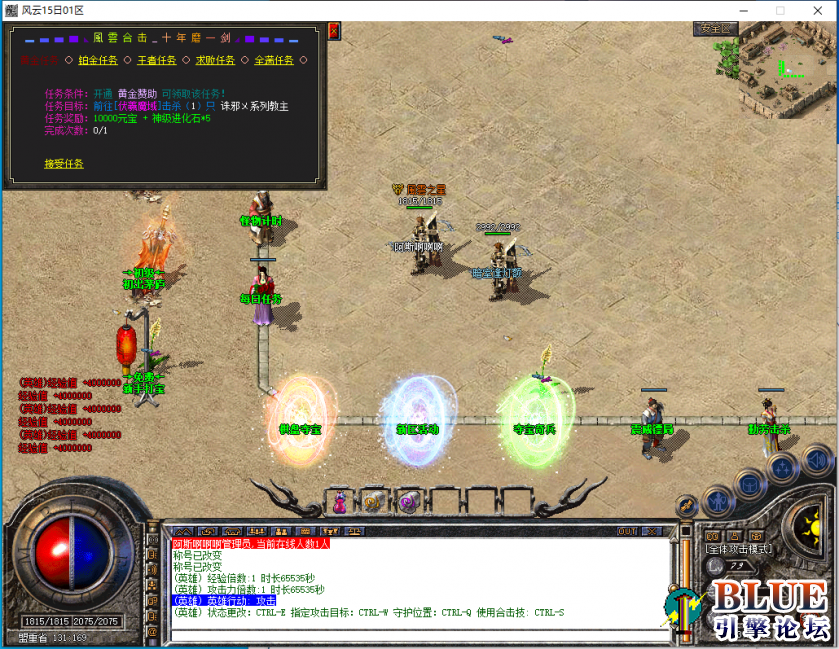This screenshot has width=839, height=649.
Task: Open the character silhouette status button
Action: [x=716, y=498]
